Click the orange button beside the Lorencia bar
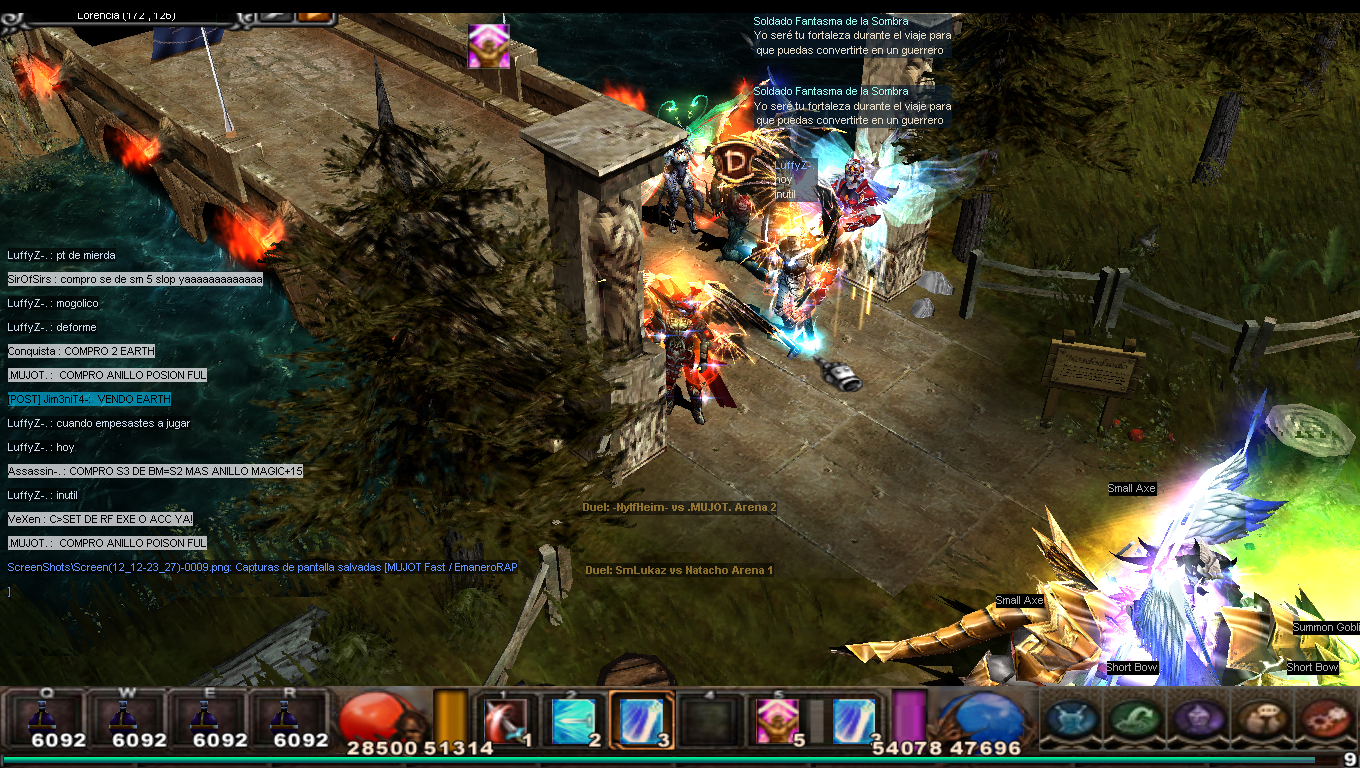Screen dimensions: 1360x768 314,15
